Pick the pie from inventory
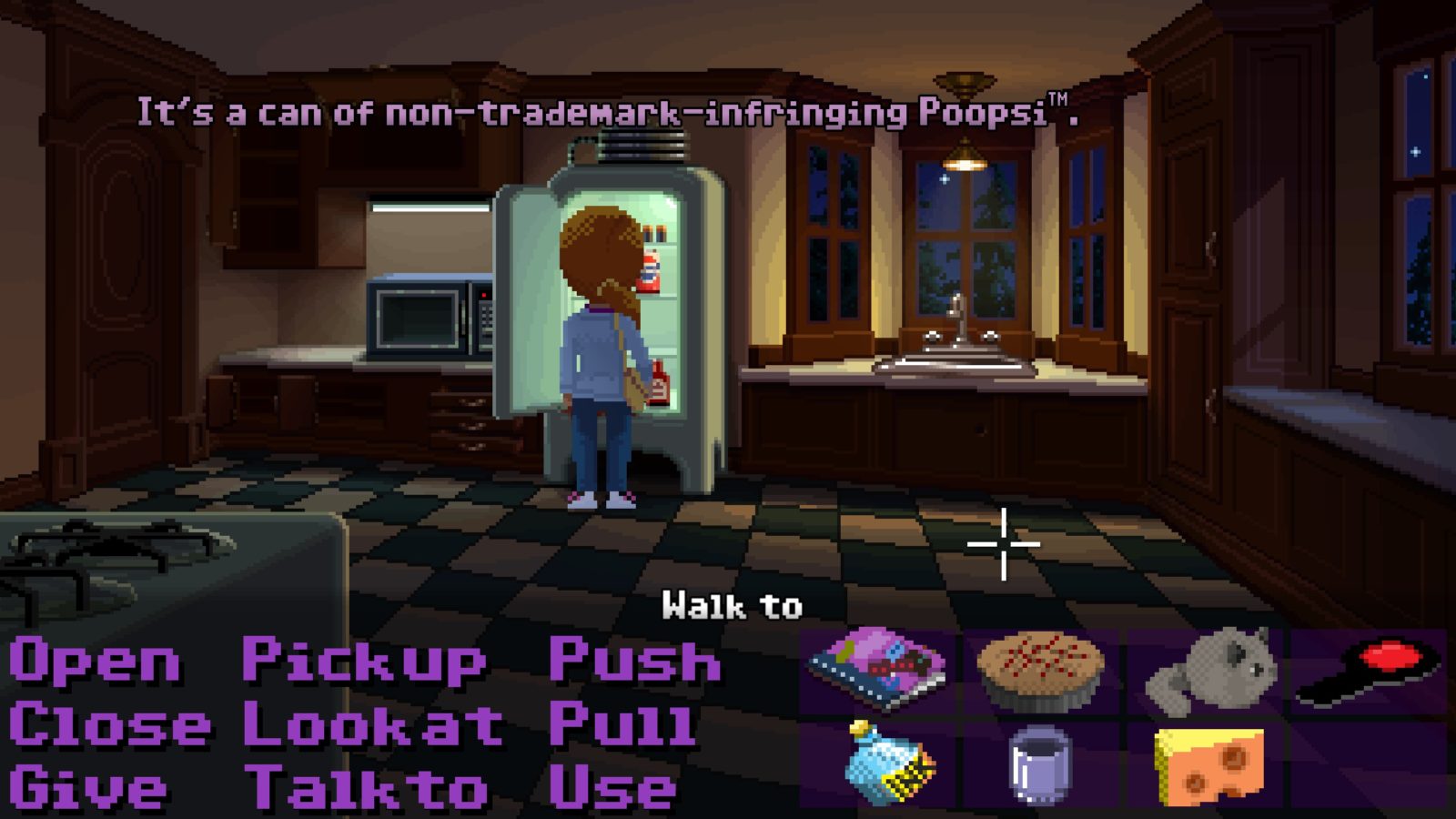Image resolution: width=1456 pixels, height=819 pixels. (x=1041, y=670)
